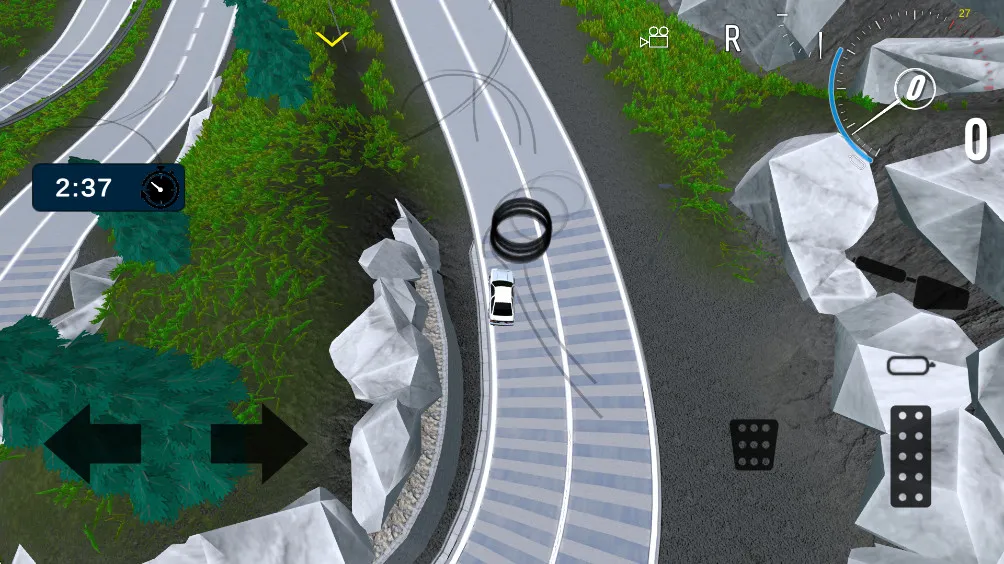Step on the accelerator pedal

click(x=909, y=456)
